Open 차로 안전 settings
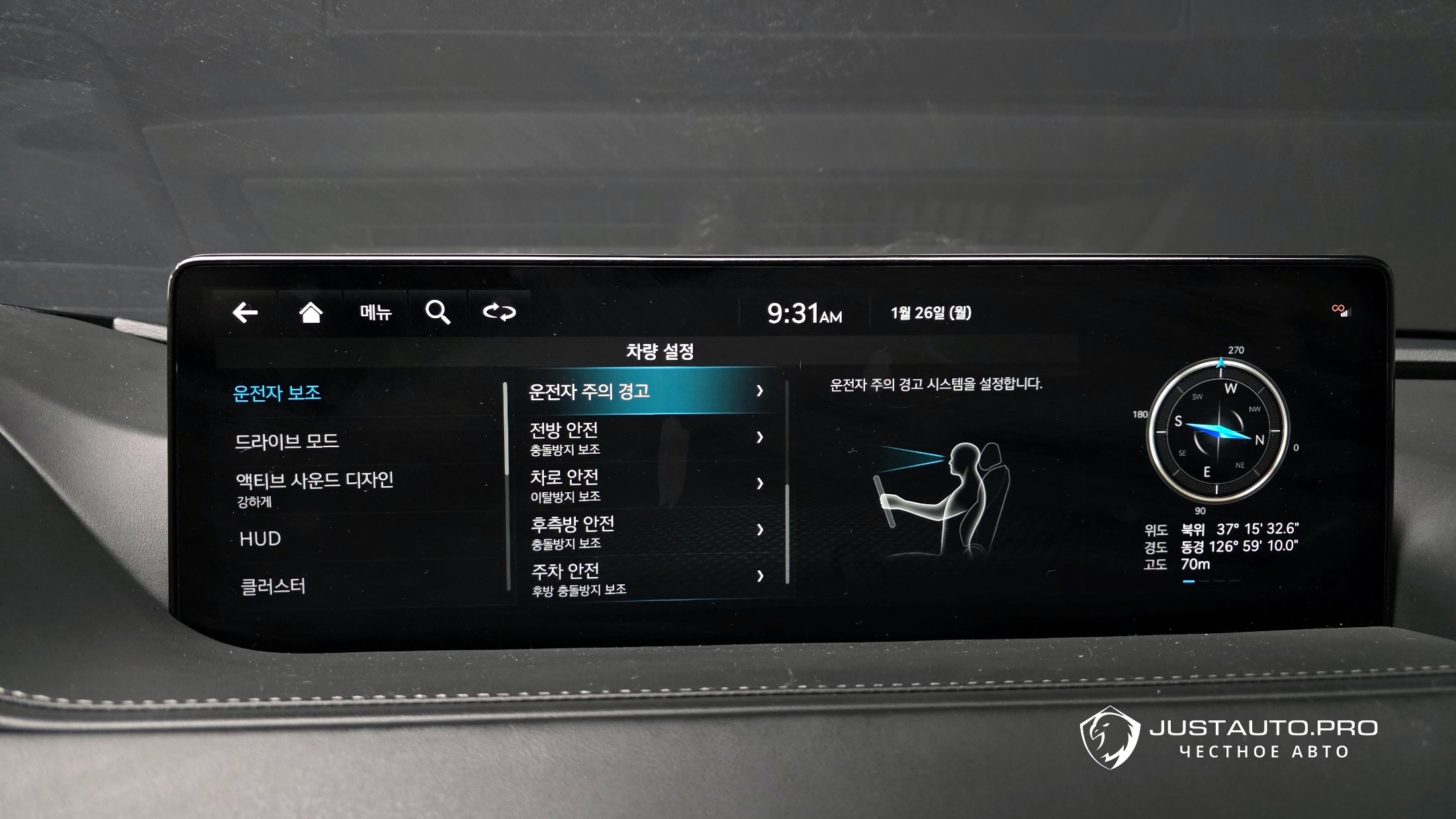Screen dimensions: 1456x819 pos(647,485)
